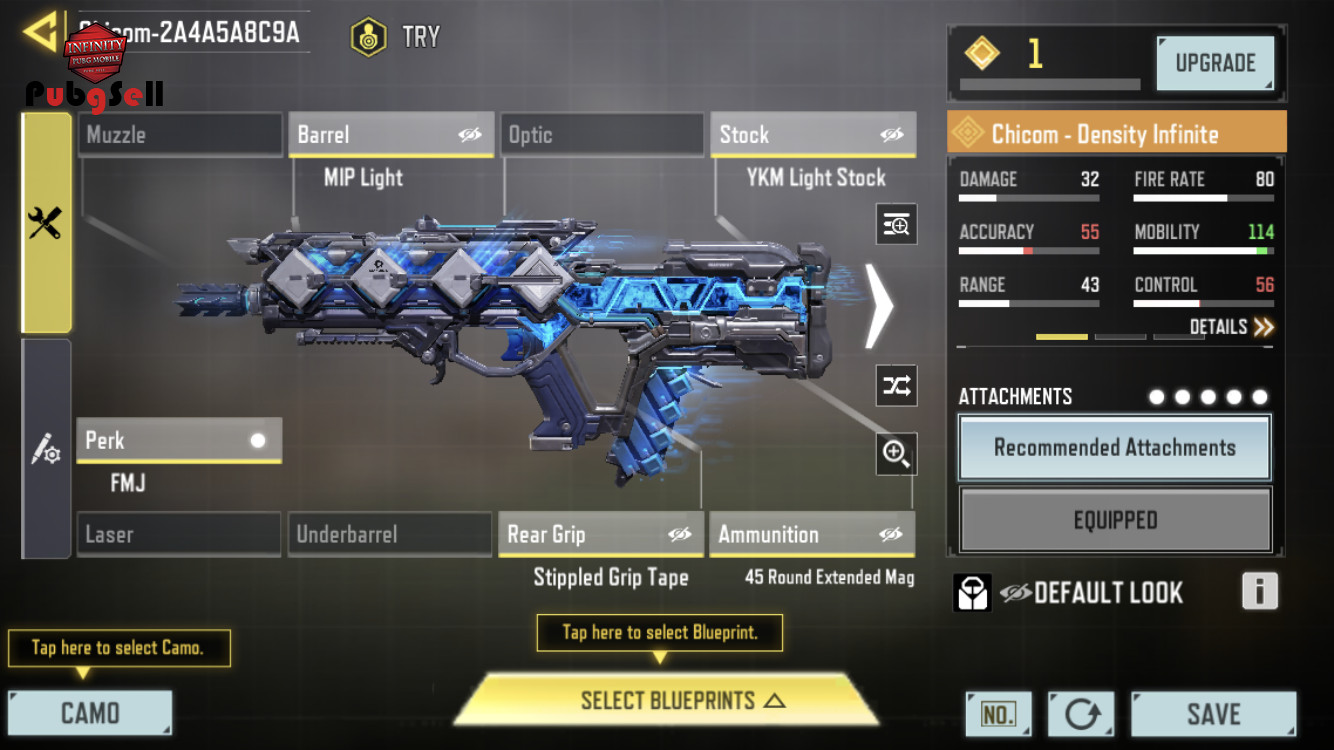This screenshot has width=1334, height=750.
Task: Toggle the Default Look option
Action: click(x=1014, y=593)
